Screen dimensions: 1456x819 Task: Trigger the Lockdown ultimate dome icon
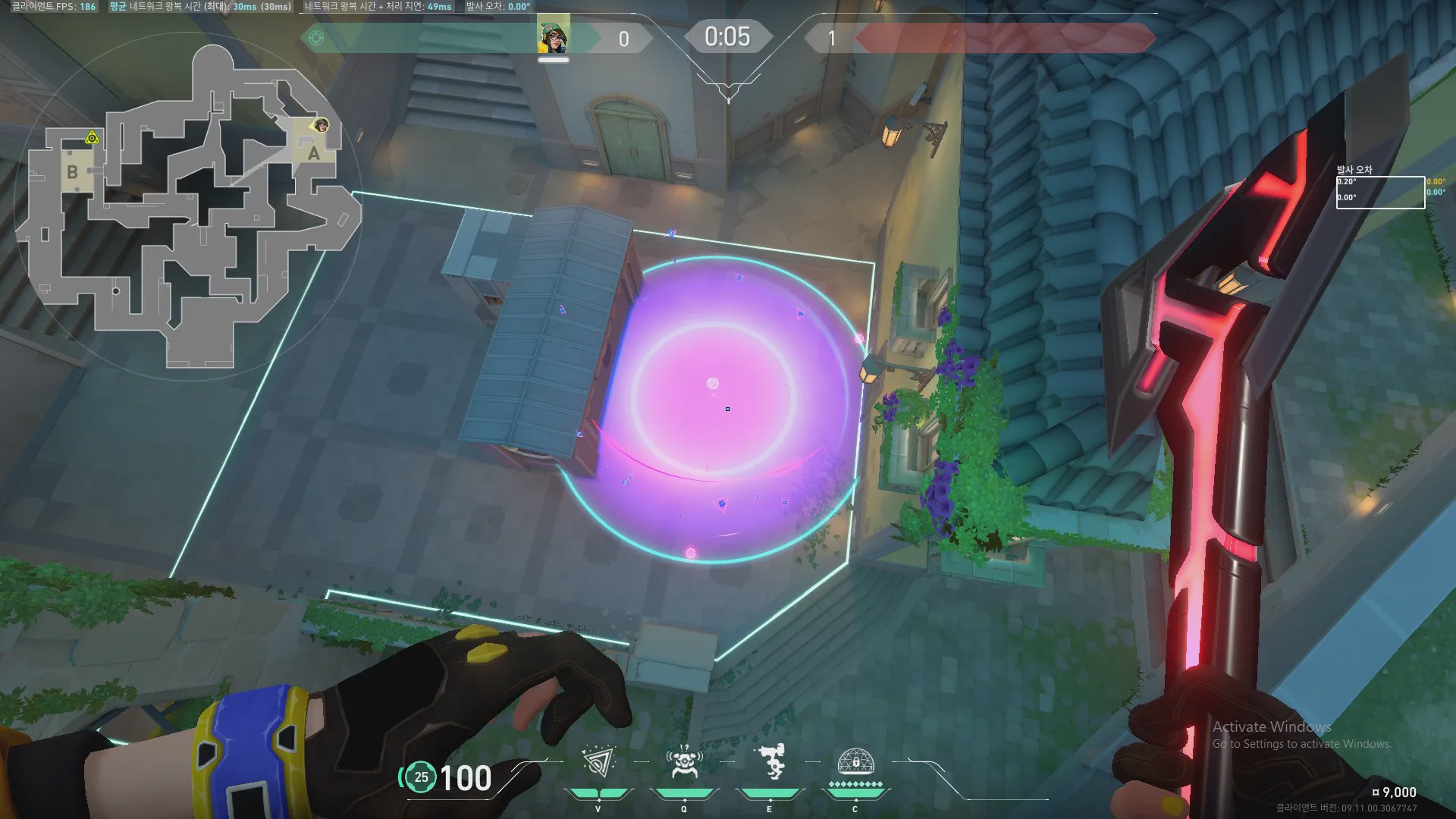click(x=855, y=761)
